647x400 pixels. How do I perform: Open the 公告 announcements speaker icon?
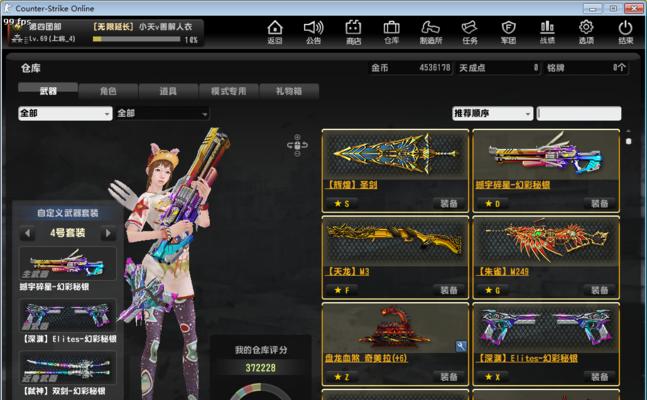314,31
